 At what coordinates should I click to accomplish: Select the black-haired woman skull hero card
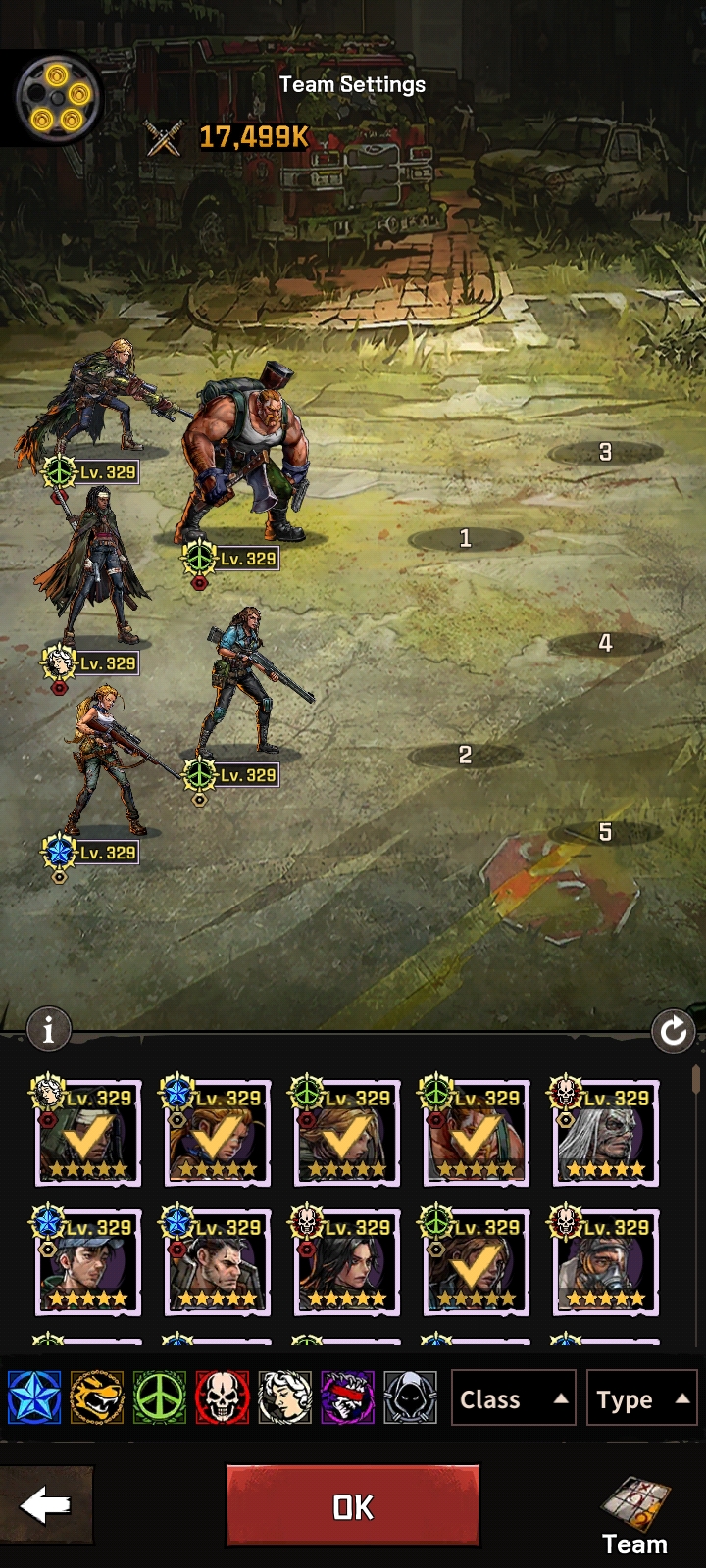[347, 1263]
